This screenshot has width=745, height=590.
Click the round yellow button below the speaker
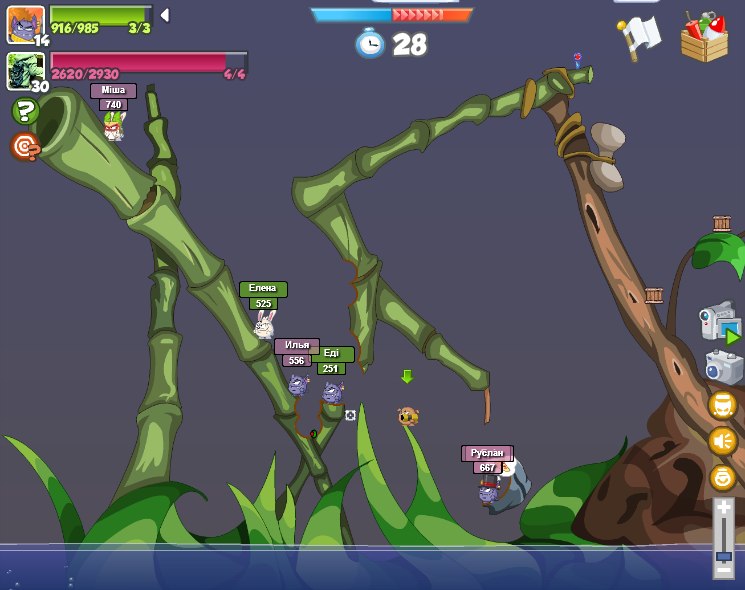pos(722,477)
